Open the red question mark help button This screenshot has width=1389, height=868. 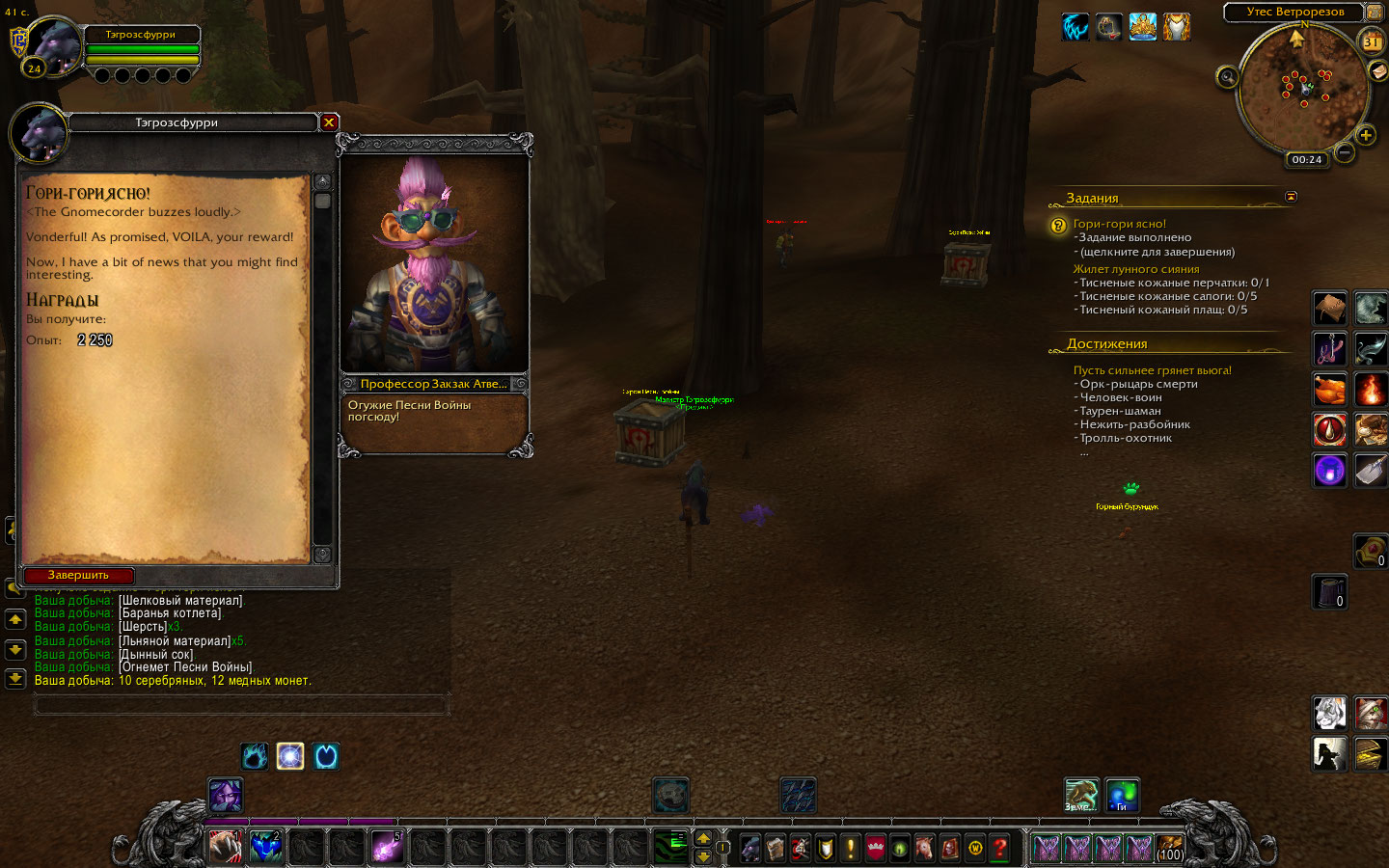pyautogui.click(x=1000, y=848)
